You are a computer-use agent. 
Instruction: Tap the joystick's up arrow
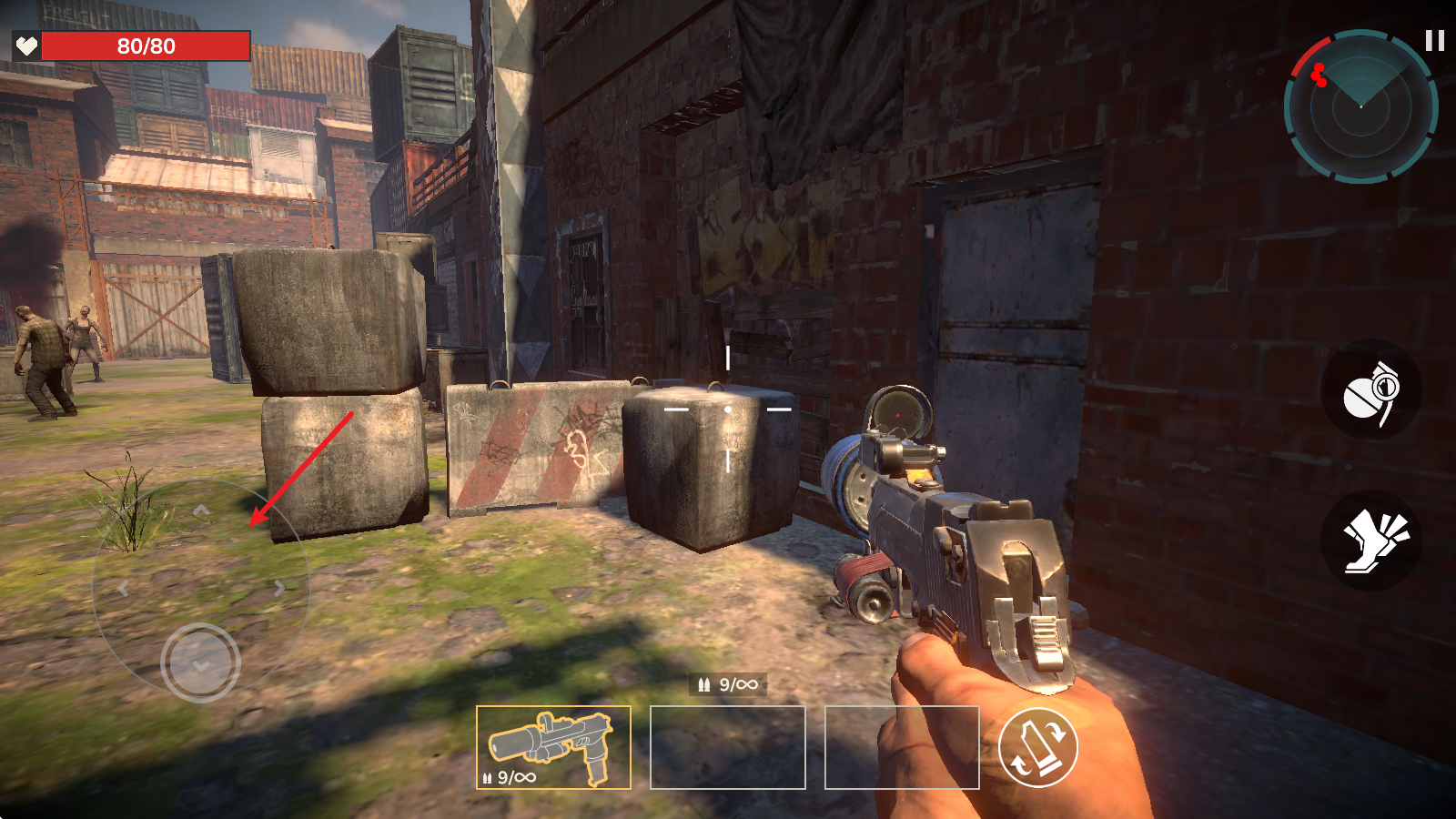tap(201, 511)
